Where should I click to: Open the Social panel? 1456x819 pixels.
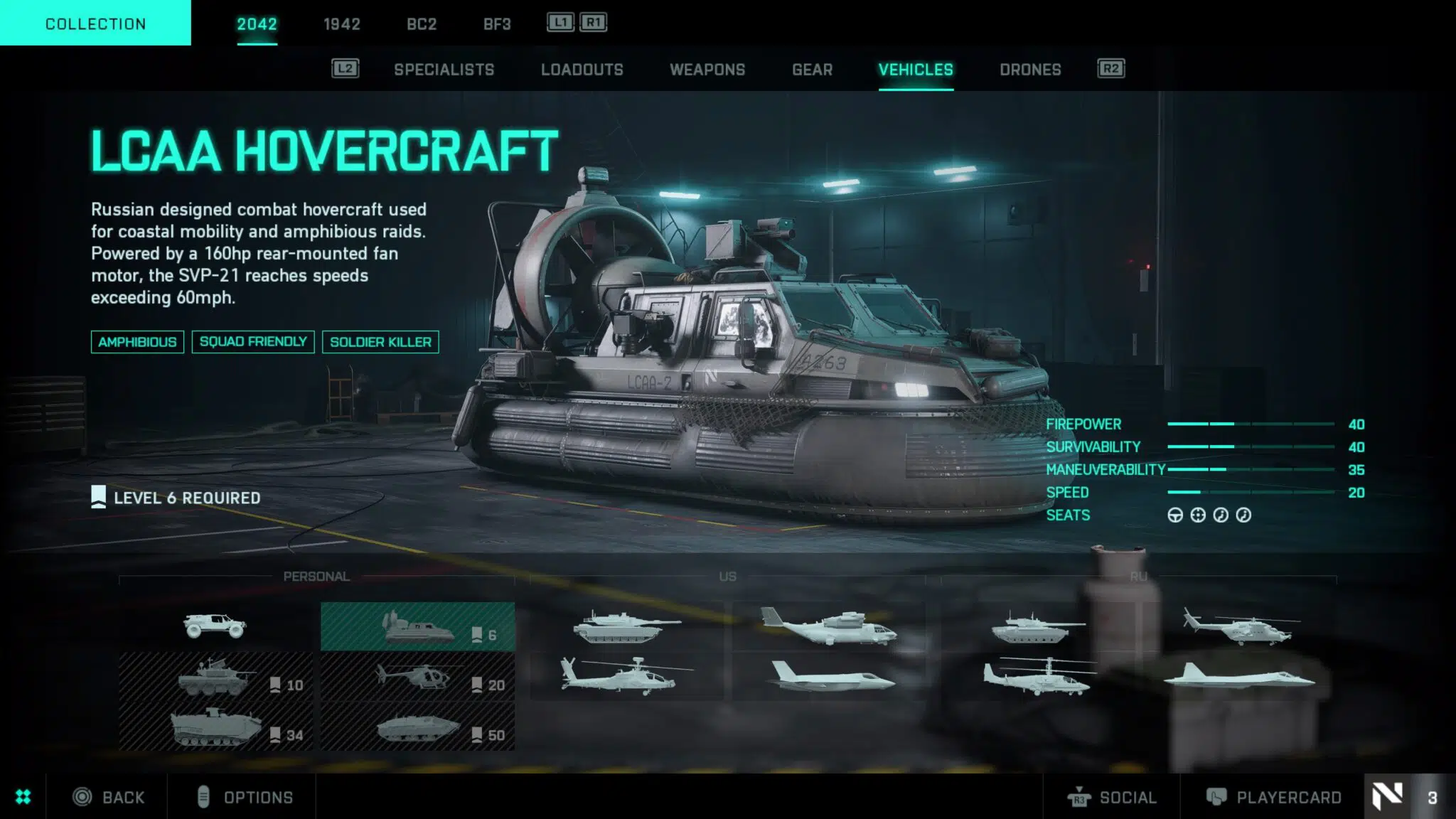pyautogui.click(x=1113, y=797)
